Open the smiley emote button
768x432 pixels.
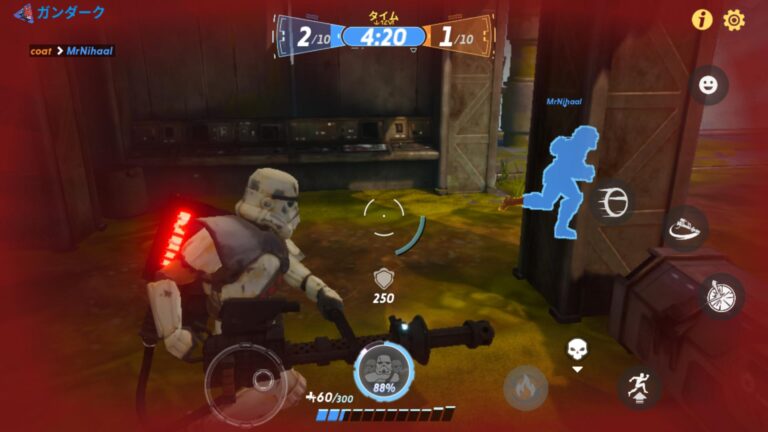point(709,85)
